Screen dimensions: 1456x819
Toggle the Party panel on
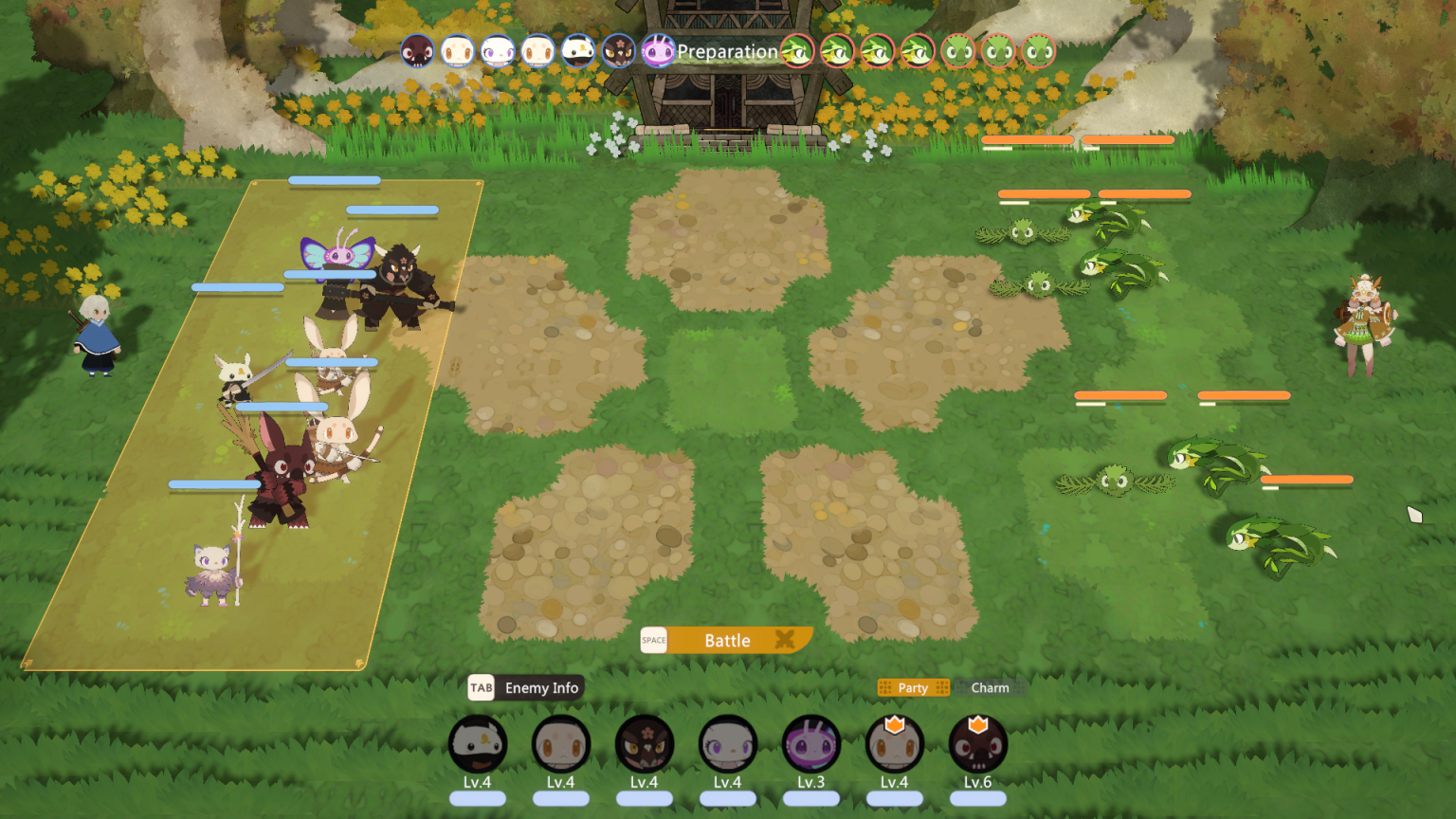click(912, 687)
